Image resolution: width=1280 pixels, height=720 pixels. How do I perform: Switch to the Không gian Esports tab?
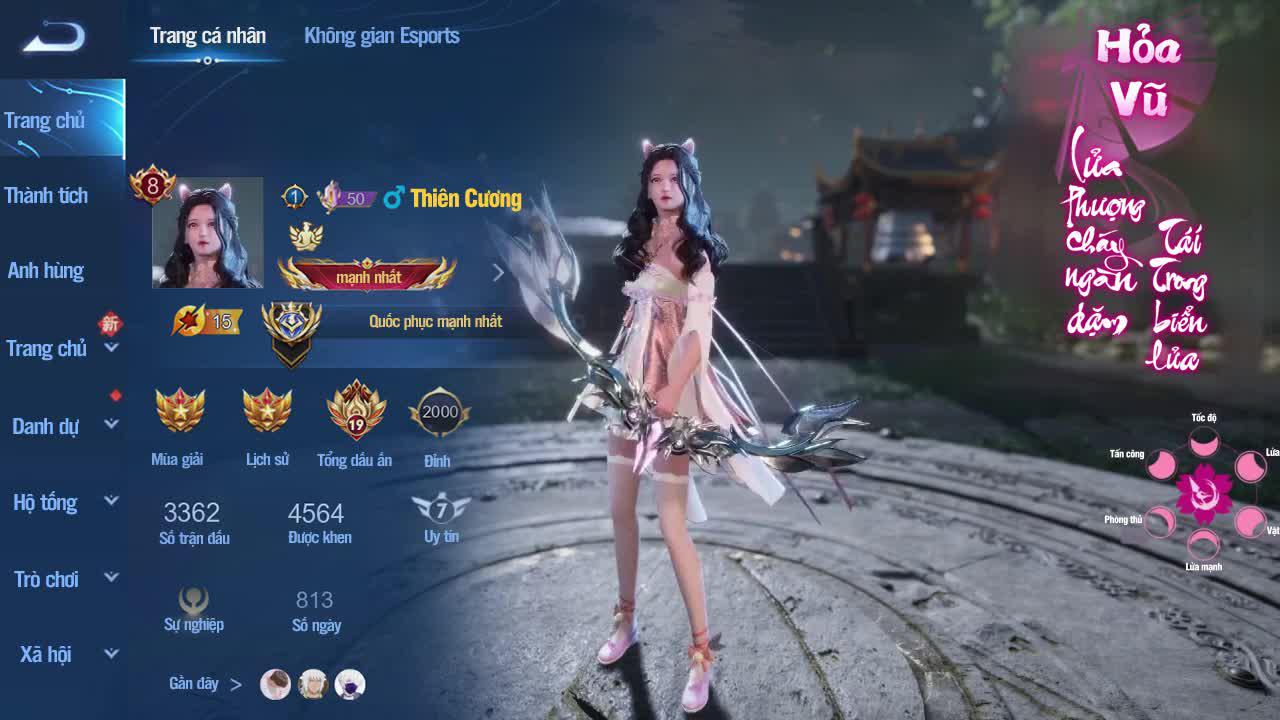point(382,37)
